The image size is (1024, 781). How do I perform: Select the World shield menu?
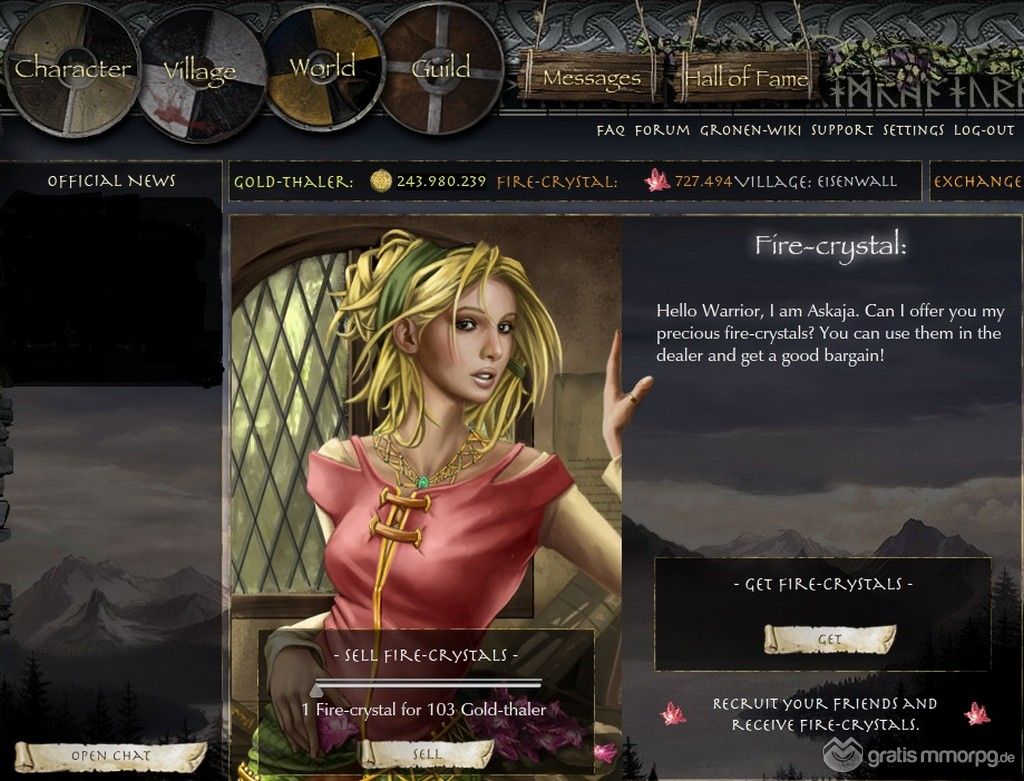[x=322, y=68]
